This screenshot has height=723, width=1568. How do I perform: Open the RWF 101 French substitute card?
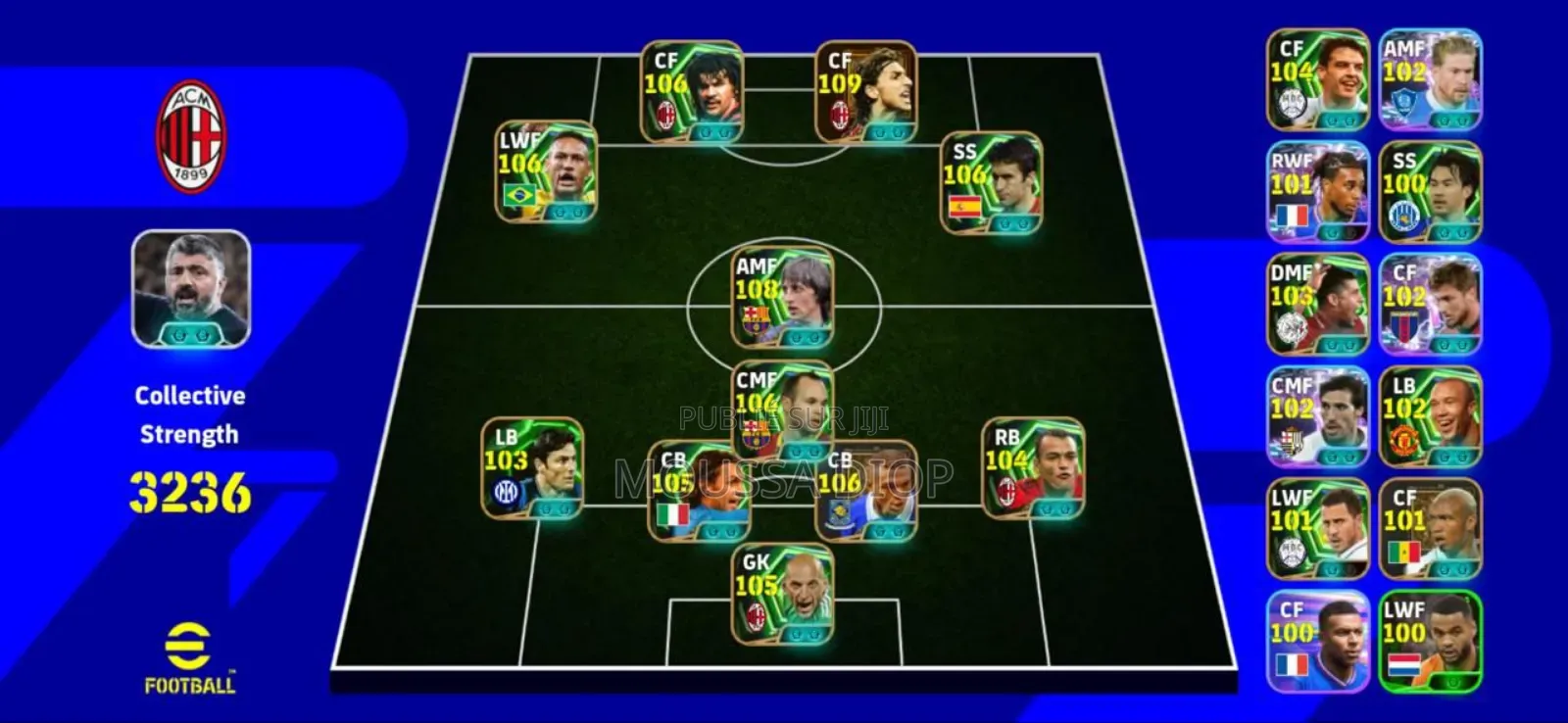pos(1318,189)
